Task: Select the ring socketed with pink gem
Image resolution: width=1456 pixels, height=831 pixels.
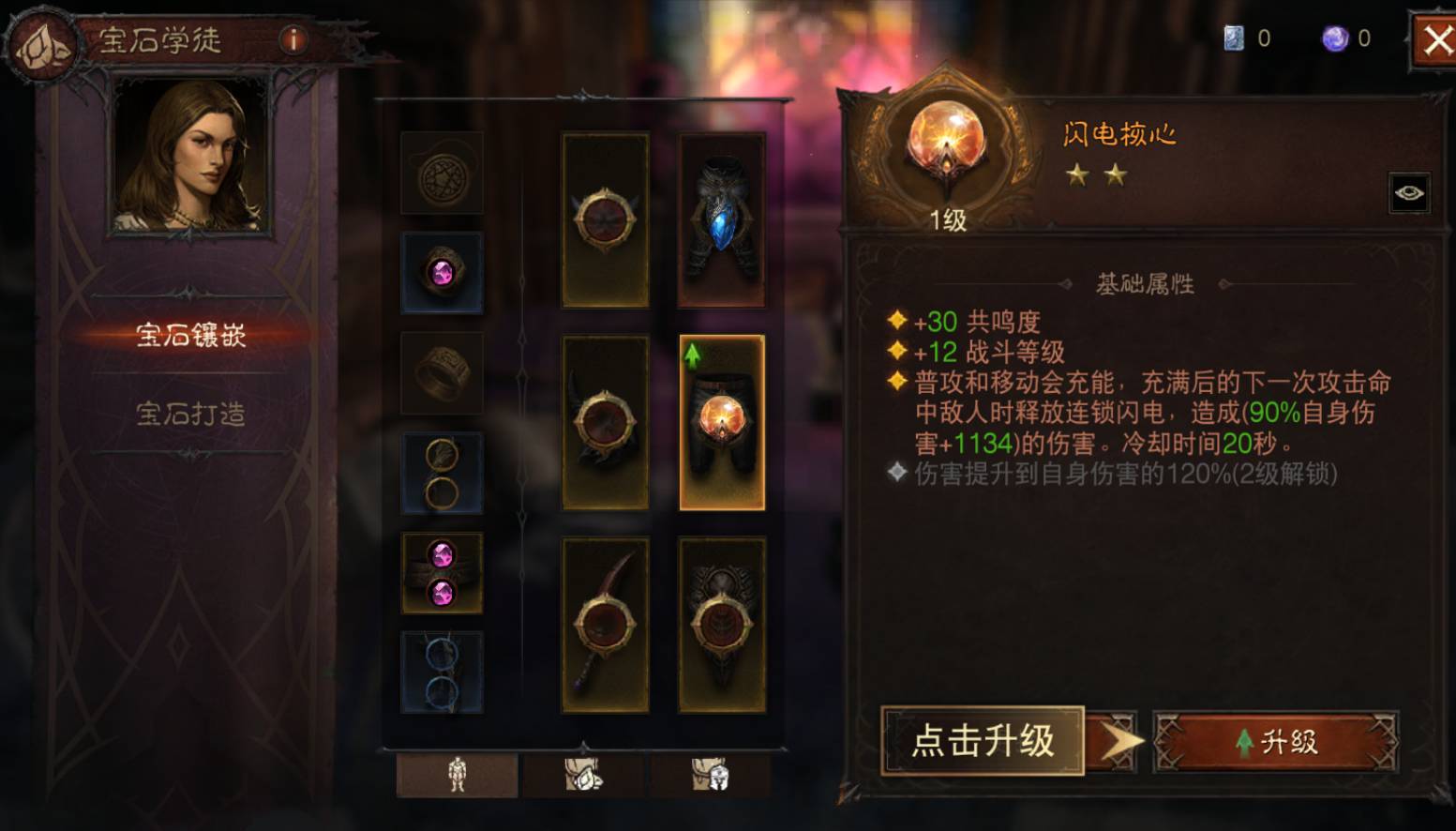Action: coord(442,275)
